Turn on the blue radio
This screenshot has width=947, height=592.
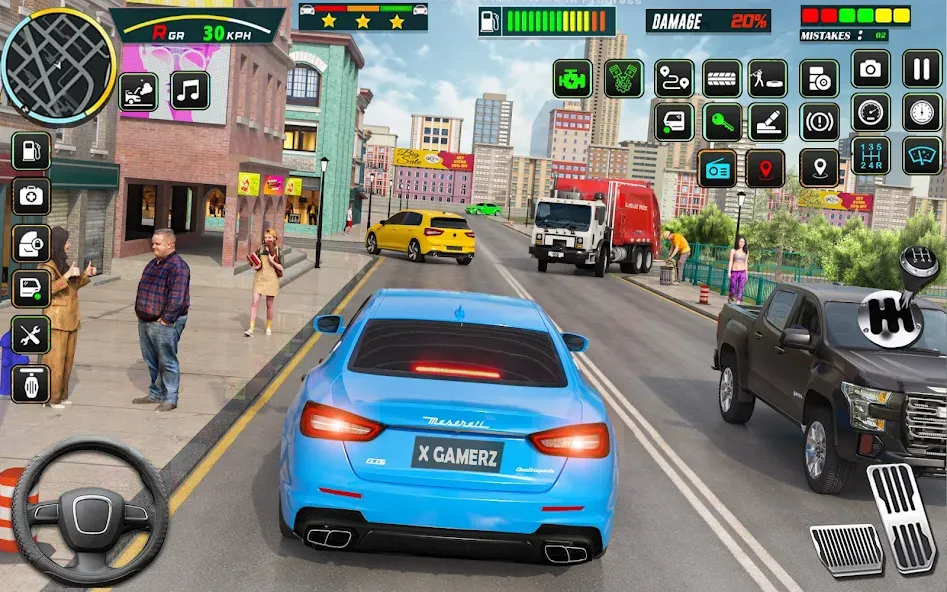[717, 168]
